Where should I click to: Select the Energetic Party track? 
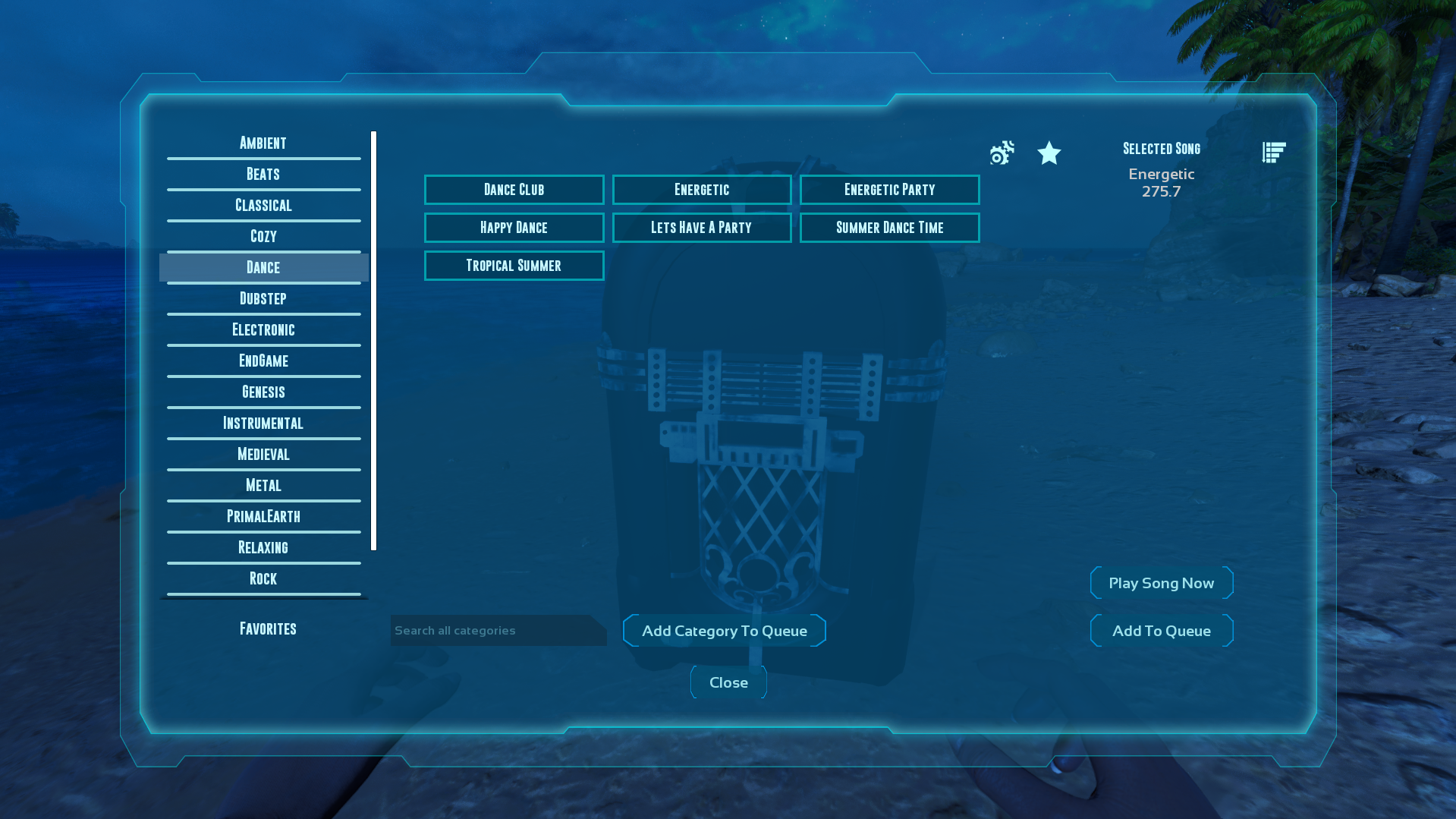coord(889,189)
